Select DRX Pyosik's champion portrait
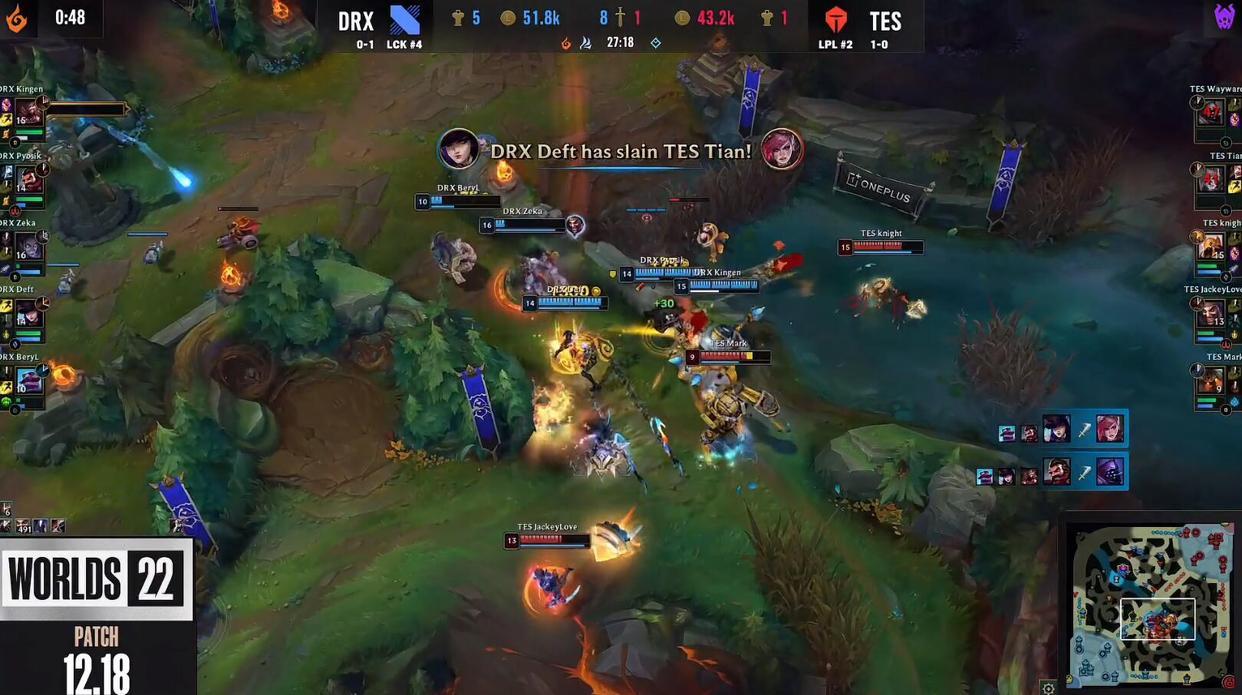This screenshot has width=1242, height=695. coord(28,179)
